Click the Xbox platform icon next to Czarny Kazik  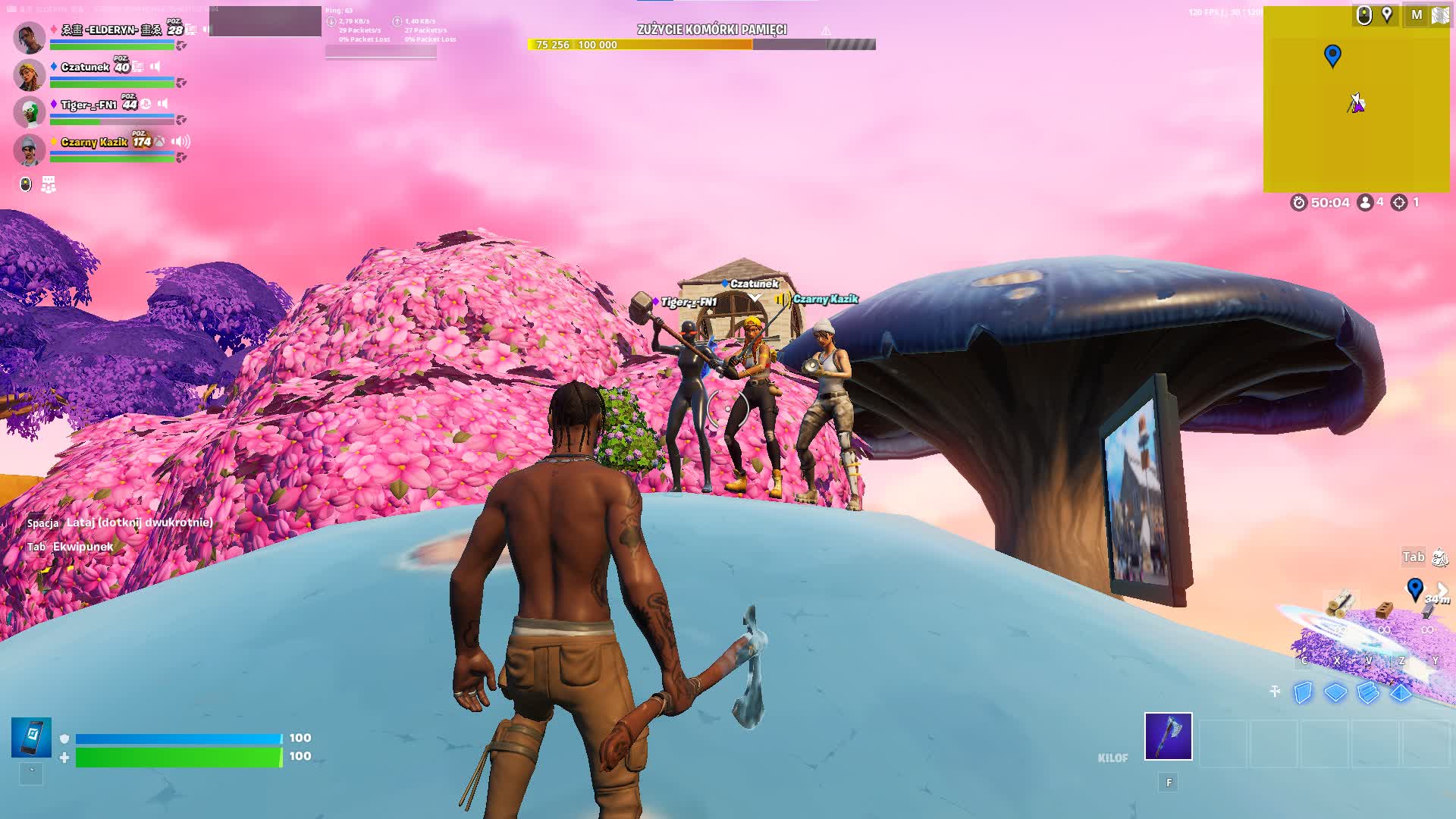tap(158, 142)
